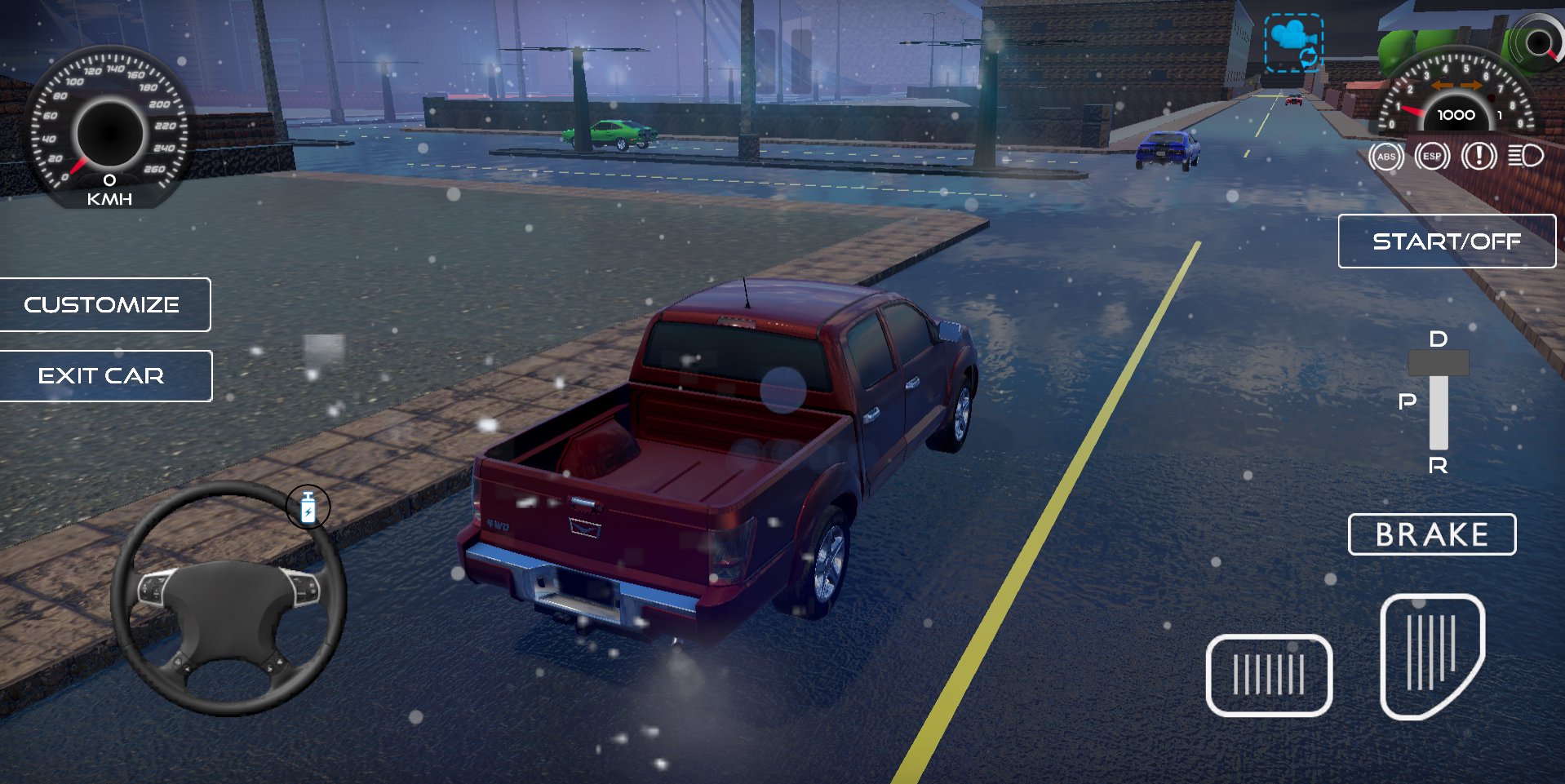Set the gear to P
This screenshot has width=1565, height=784.
coord(1408,401)
